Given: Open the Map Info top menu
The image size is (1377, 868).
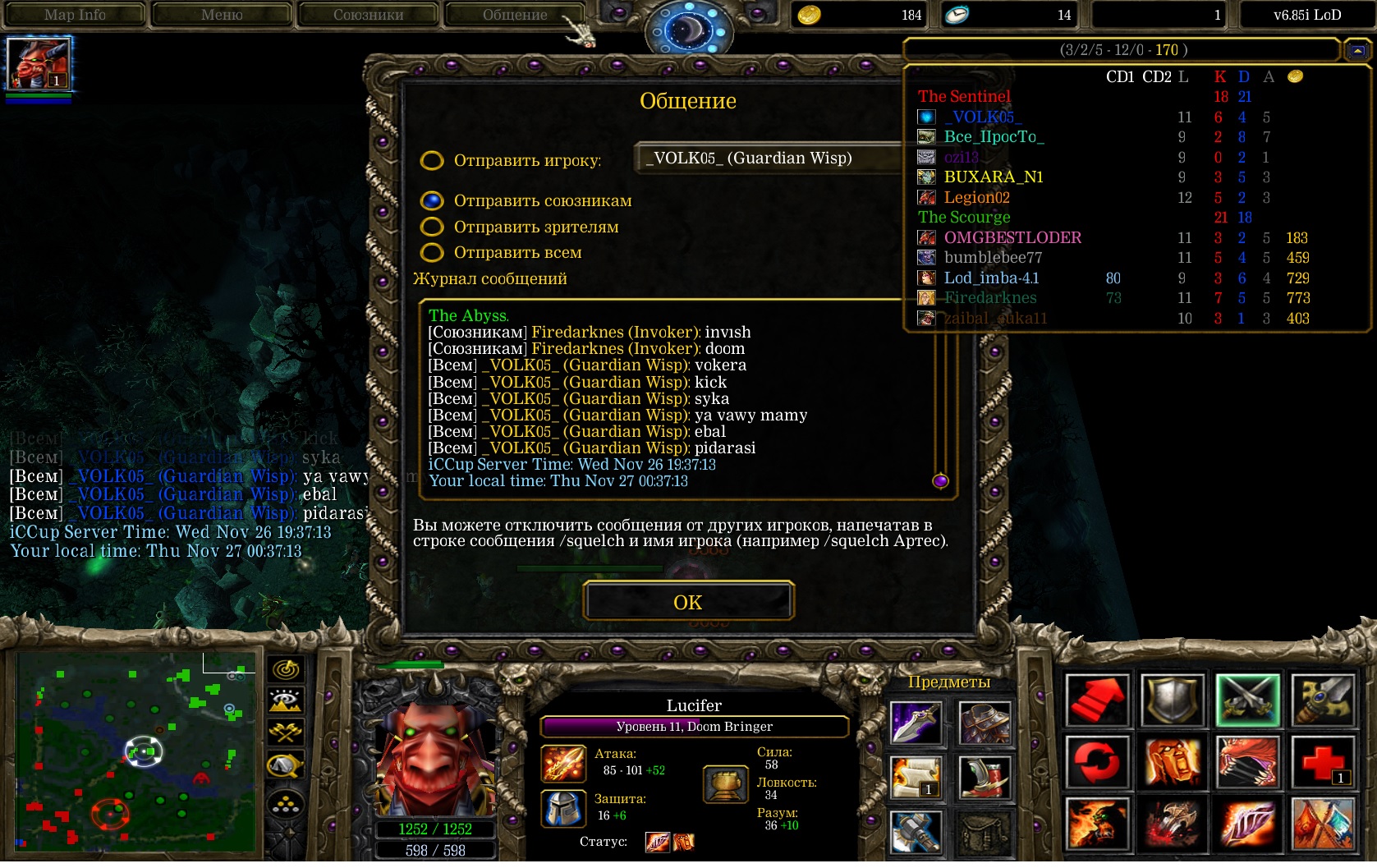Looking at the screenshot, I should [75, 15].
